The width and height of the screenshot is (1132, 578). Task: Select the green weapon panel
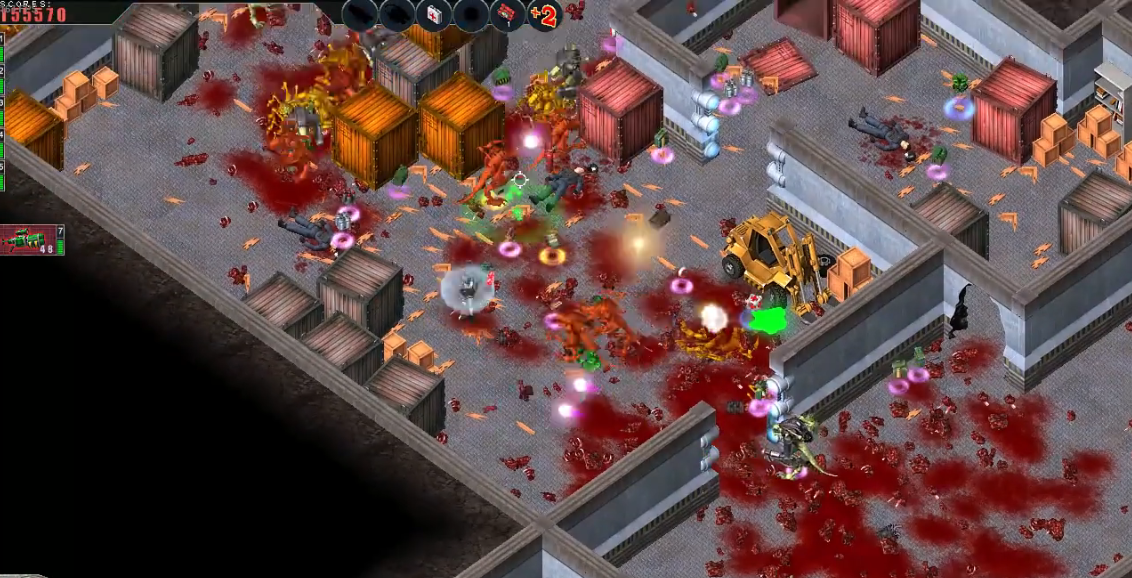click(31, 240)
